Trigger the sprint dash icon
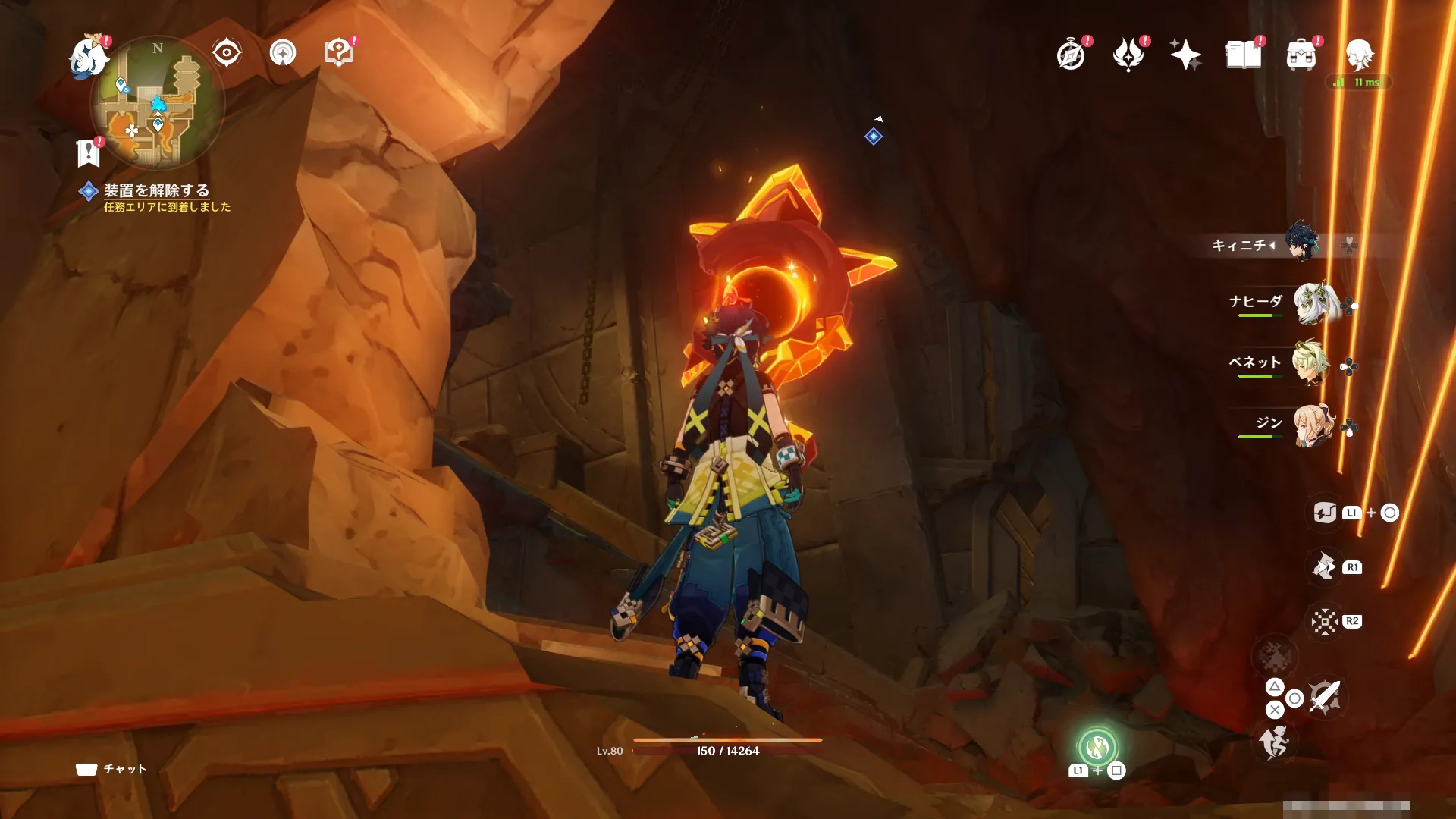The width and height of the screenshot is (1456, 819). pyautogui.click(x=1275, y=742)
